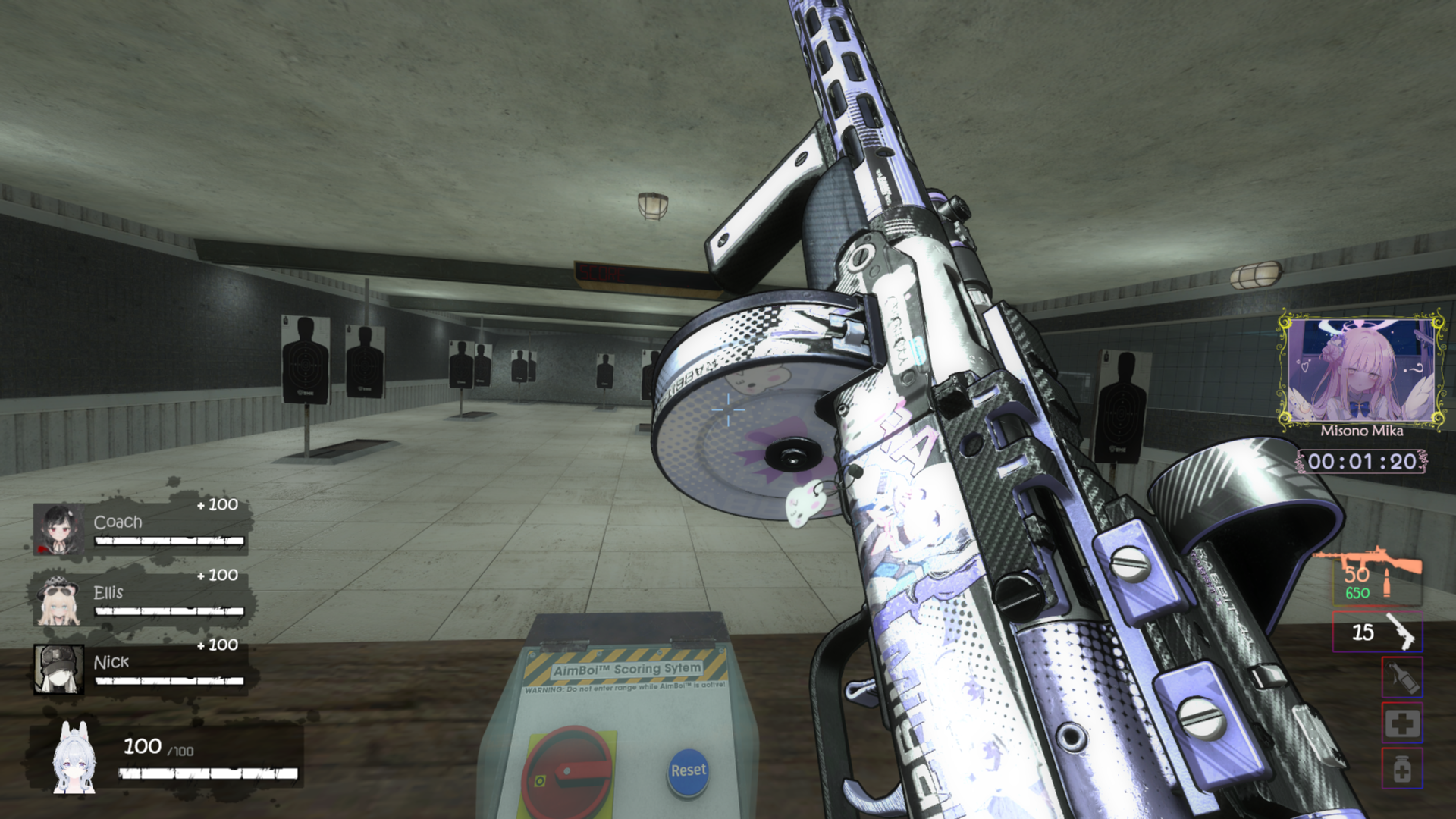Click the Misono Mika character portrait
The width and height of the screenshot is (1456, 819).
pyautogui.click(x=1361, y=372)
